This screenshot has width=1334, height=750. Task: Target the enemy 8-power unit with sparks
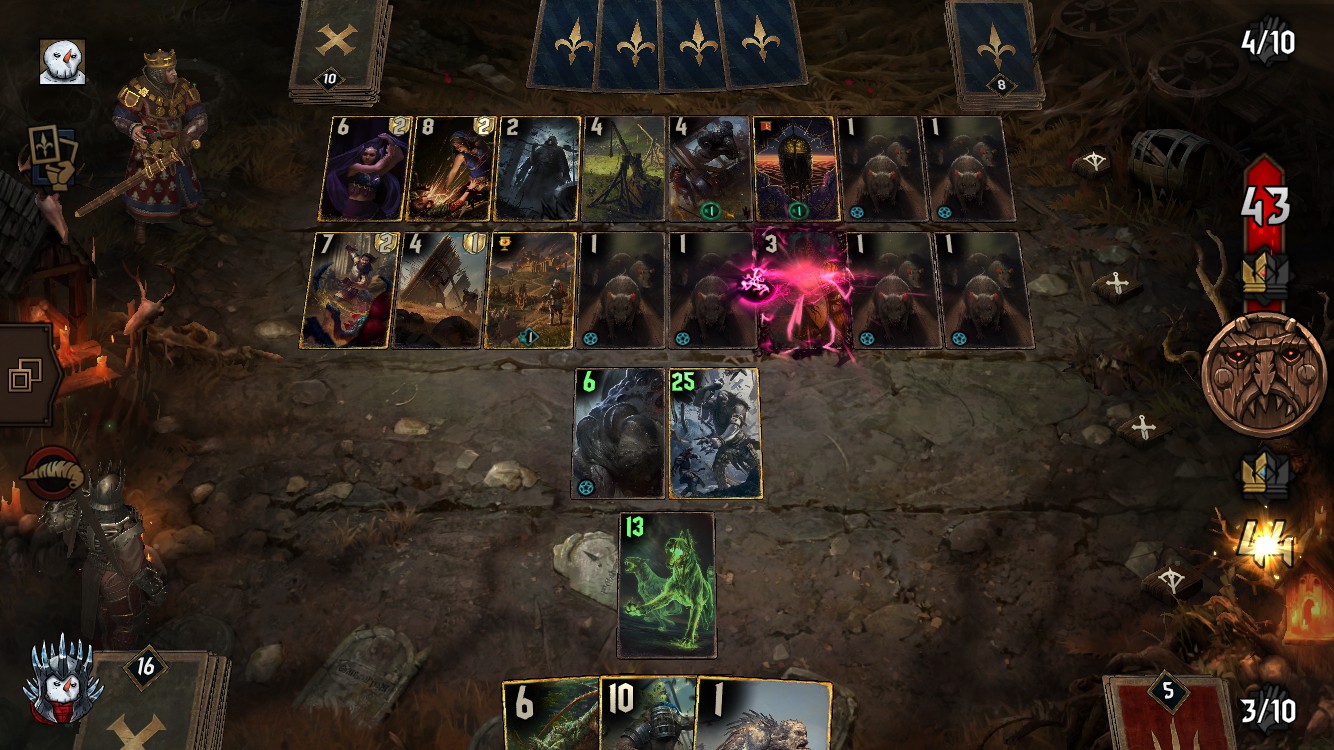(450, 169)
